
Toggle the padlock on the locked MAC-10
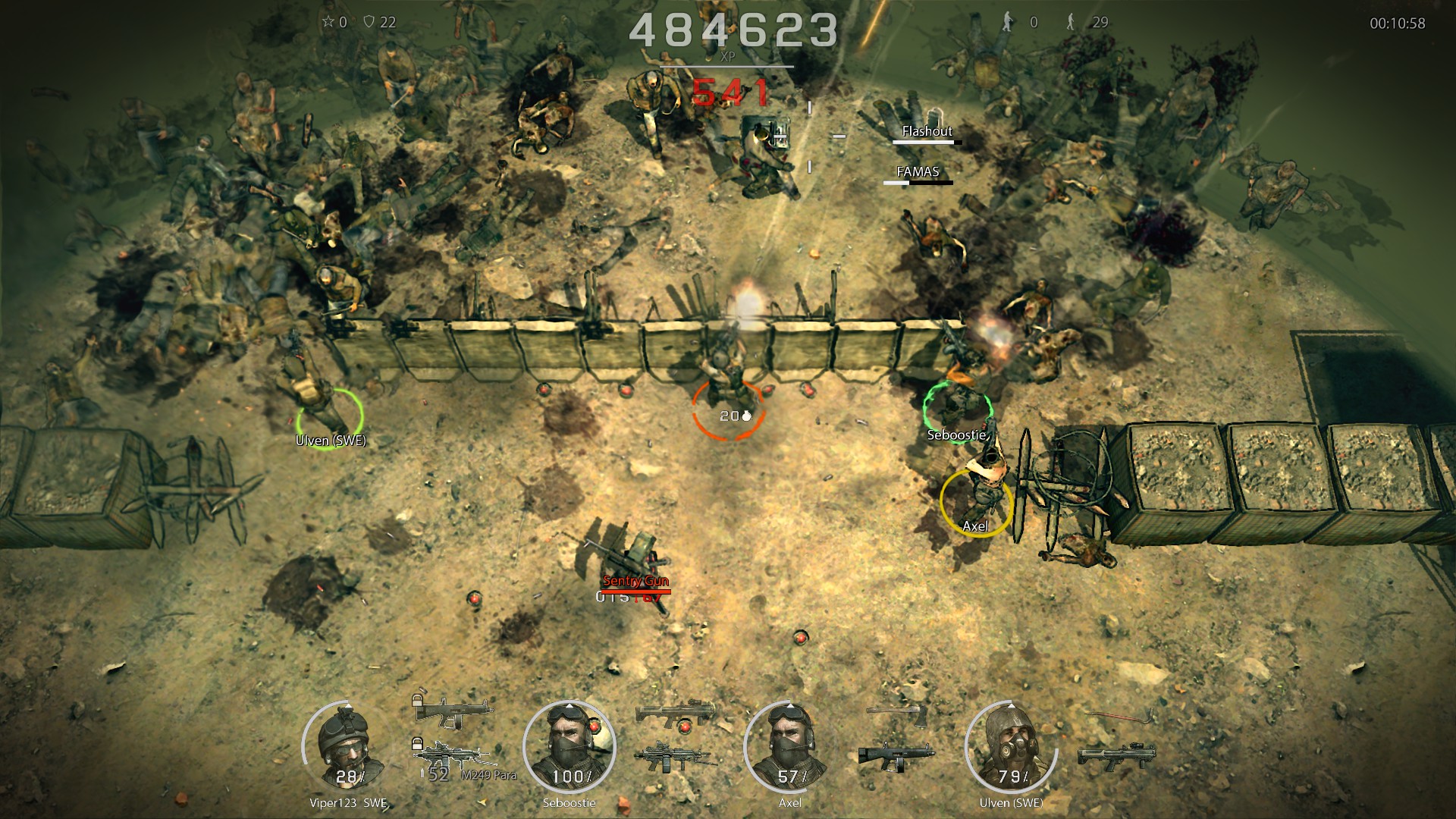(x=419, y=701)
